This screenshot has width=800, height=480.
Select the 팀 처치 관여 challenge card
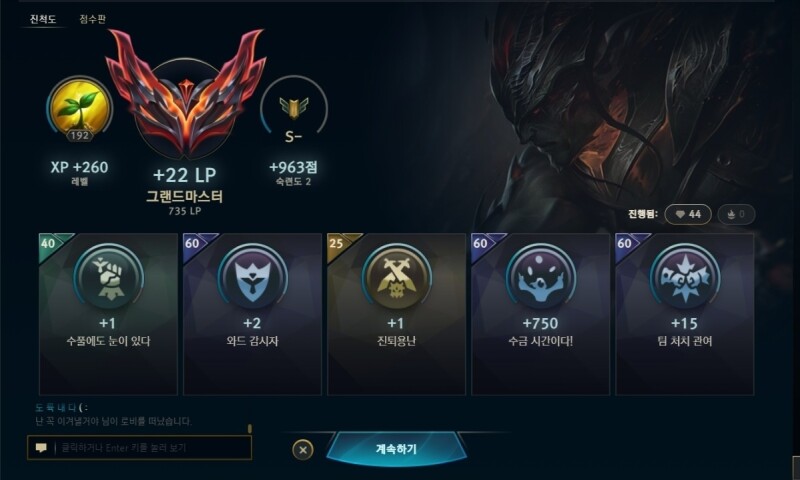pos(684,313)
